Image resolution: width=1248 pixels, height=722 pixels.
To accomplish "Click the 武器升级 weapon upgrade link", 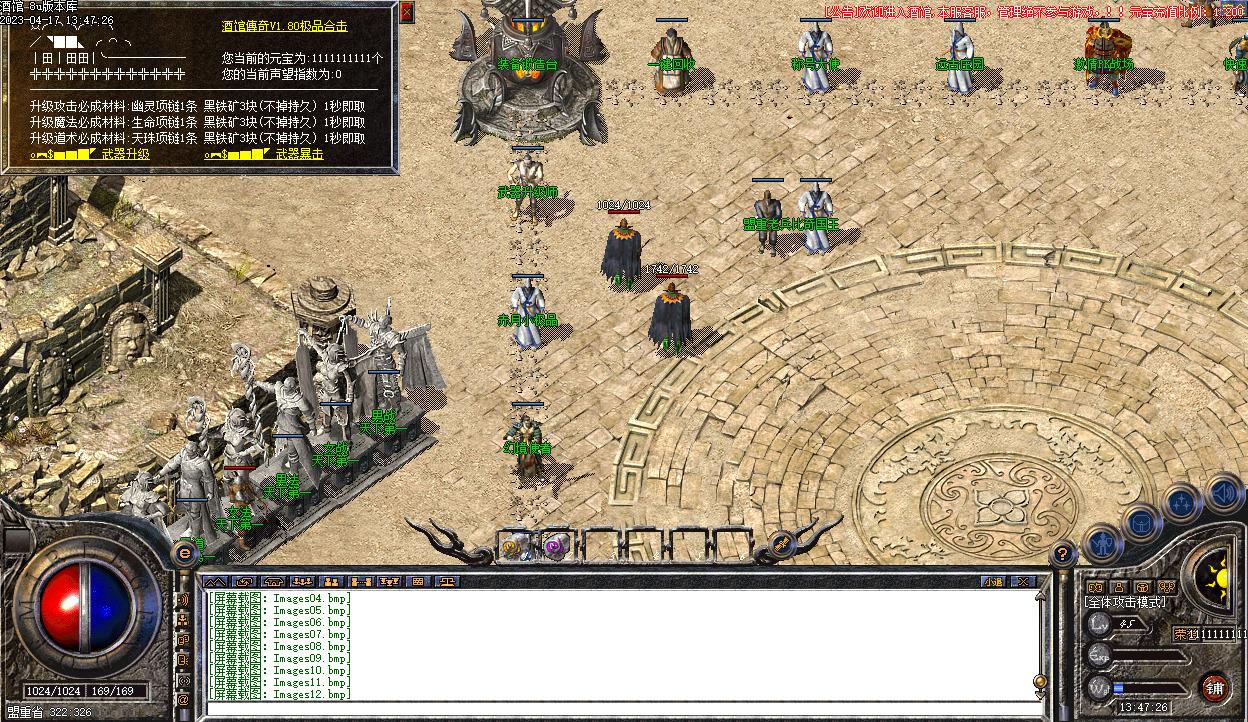I will (x=125, y=155).
